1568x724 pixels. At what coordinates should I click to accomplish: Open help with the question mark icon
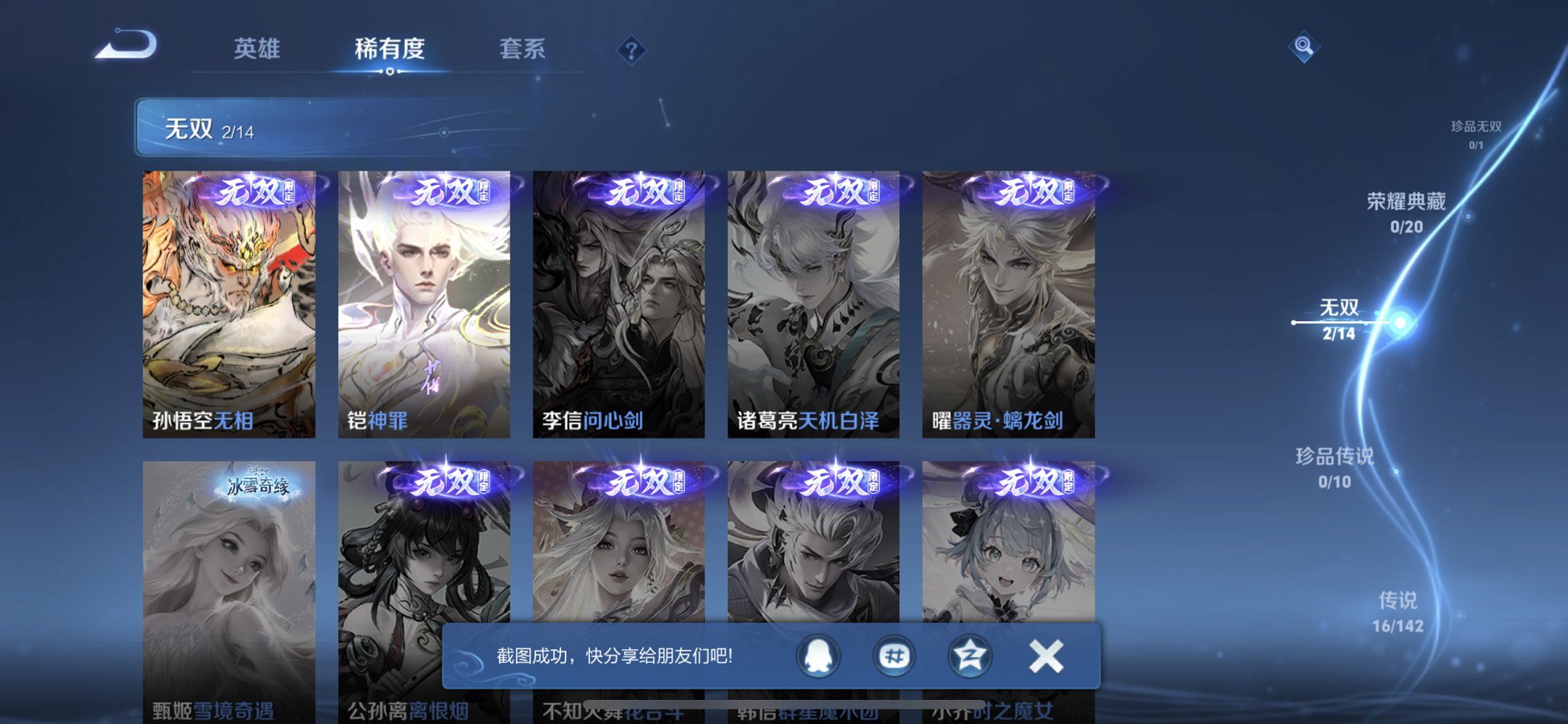pos(632,49)
